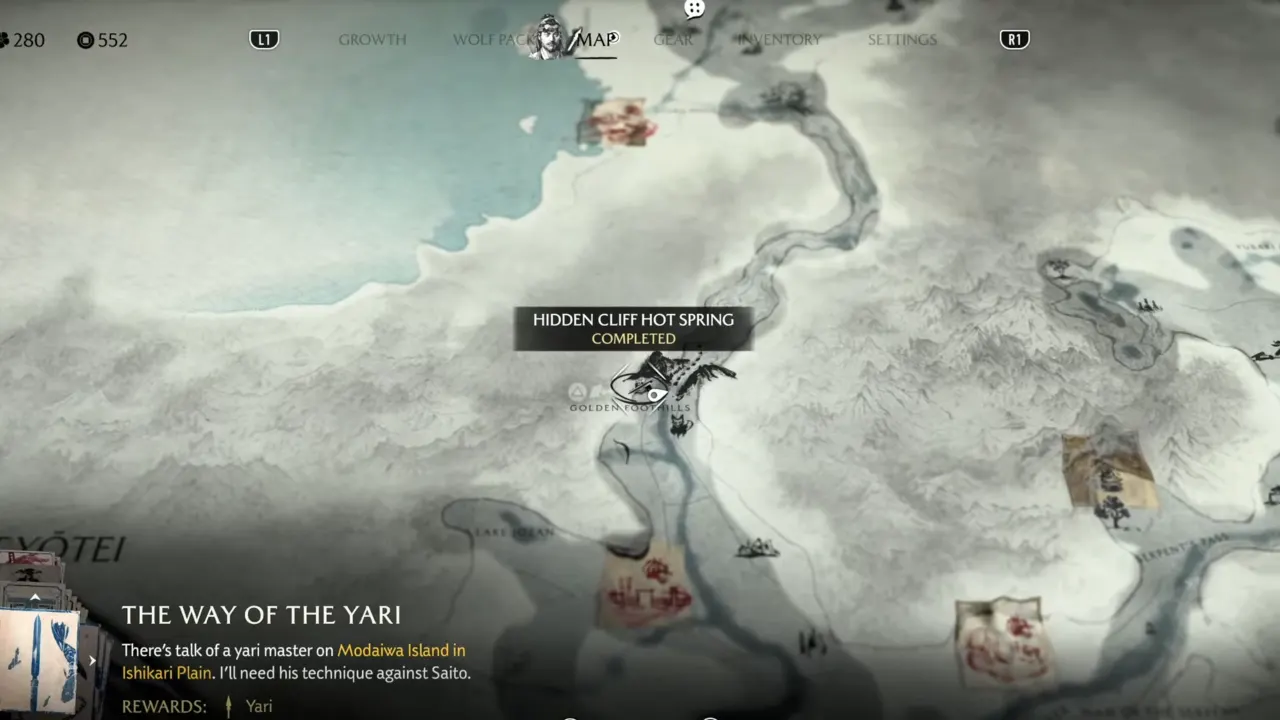Select the Hidden Cliff Hot Spring marker
Viewport: 1280px width, 720px height.
(640, 384)
